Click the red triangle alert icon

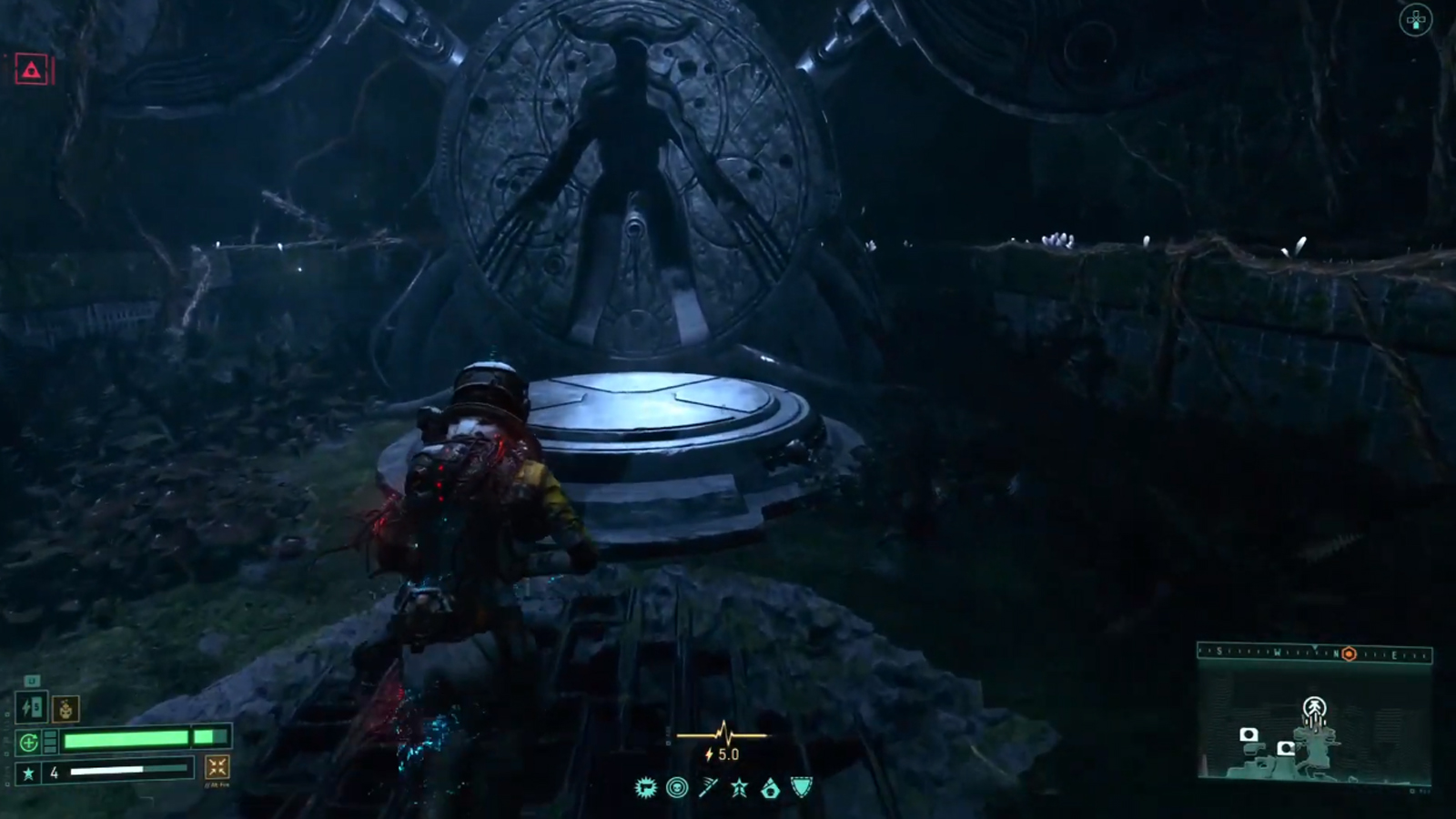click(32, 70)
